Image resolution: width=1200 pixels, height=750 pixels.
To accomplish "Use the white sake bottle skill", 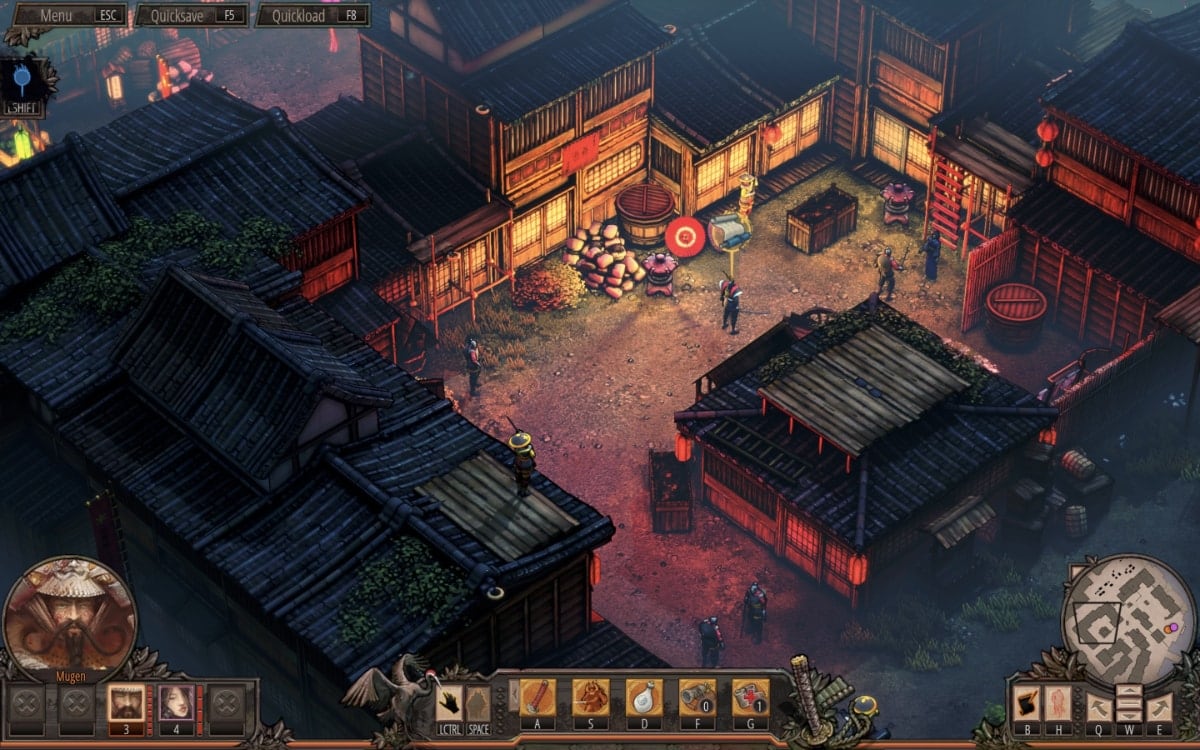I will click(x=644, y=697).
